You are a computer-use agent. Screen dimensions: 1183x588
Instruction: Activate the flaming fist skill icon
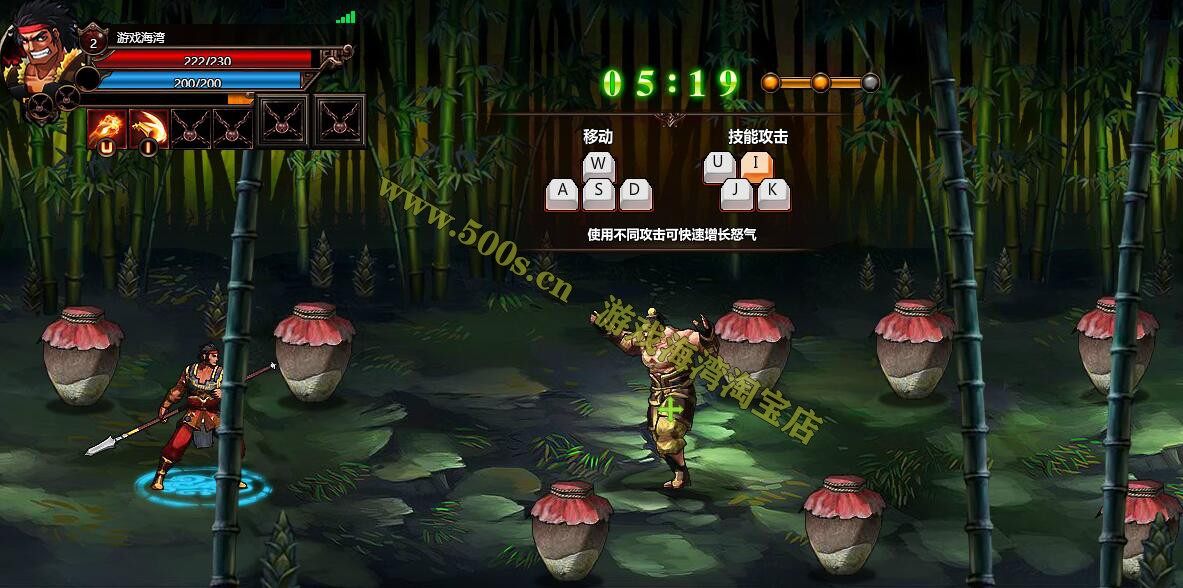(106, 127)
